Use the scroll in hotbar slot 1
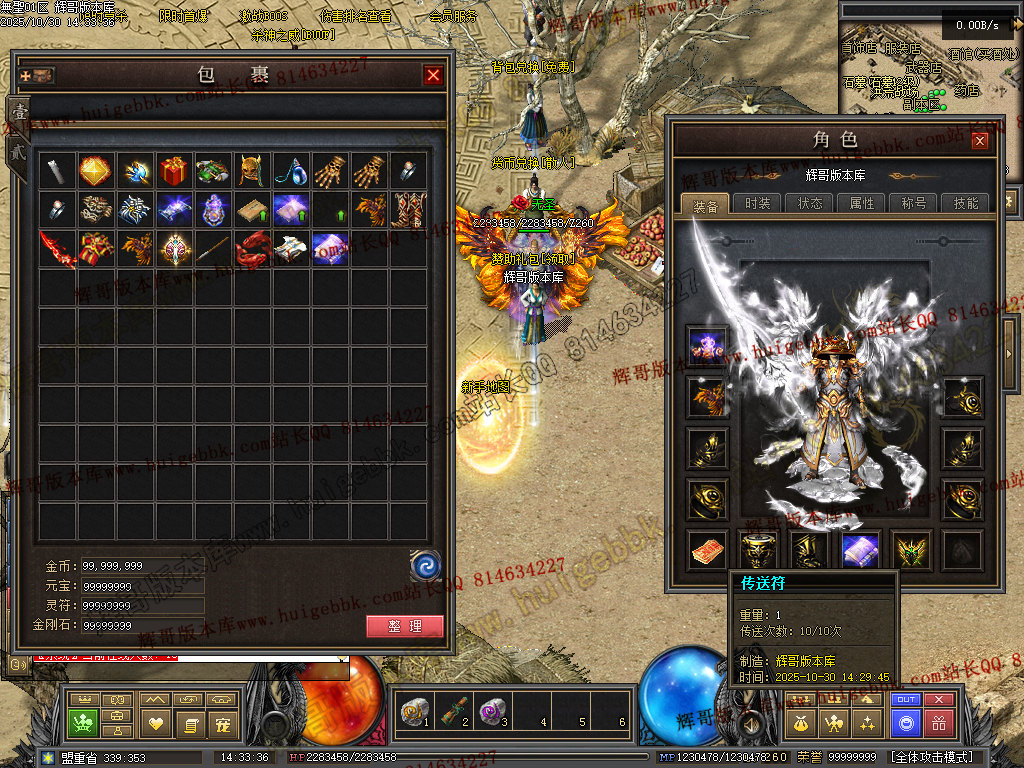This screenshot has height=768, width=1024. [x=413, y=711]
